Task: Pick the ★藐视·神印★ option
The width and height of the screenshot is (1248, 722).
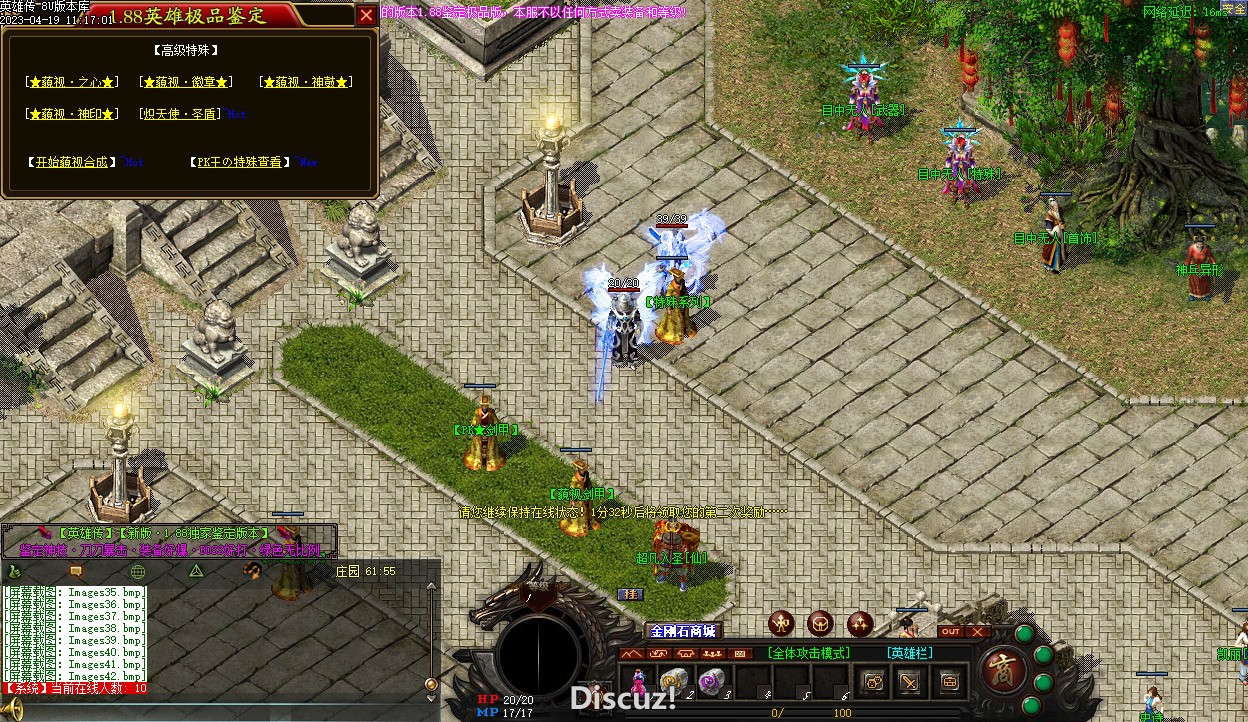Action: (x=72, y=114)
